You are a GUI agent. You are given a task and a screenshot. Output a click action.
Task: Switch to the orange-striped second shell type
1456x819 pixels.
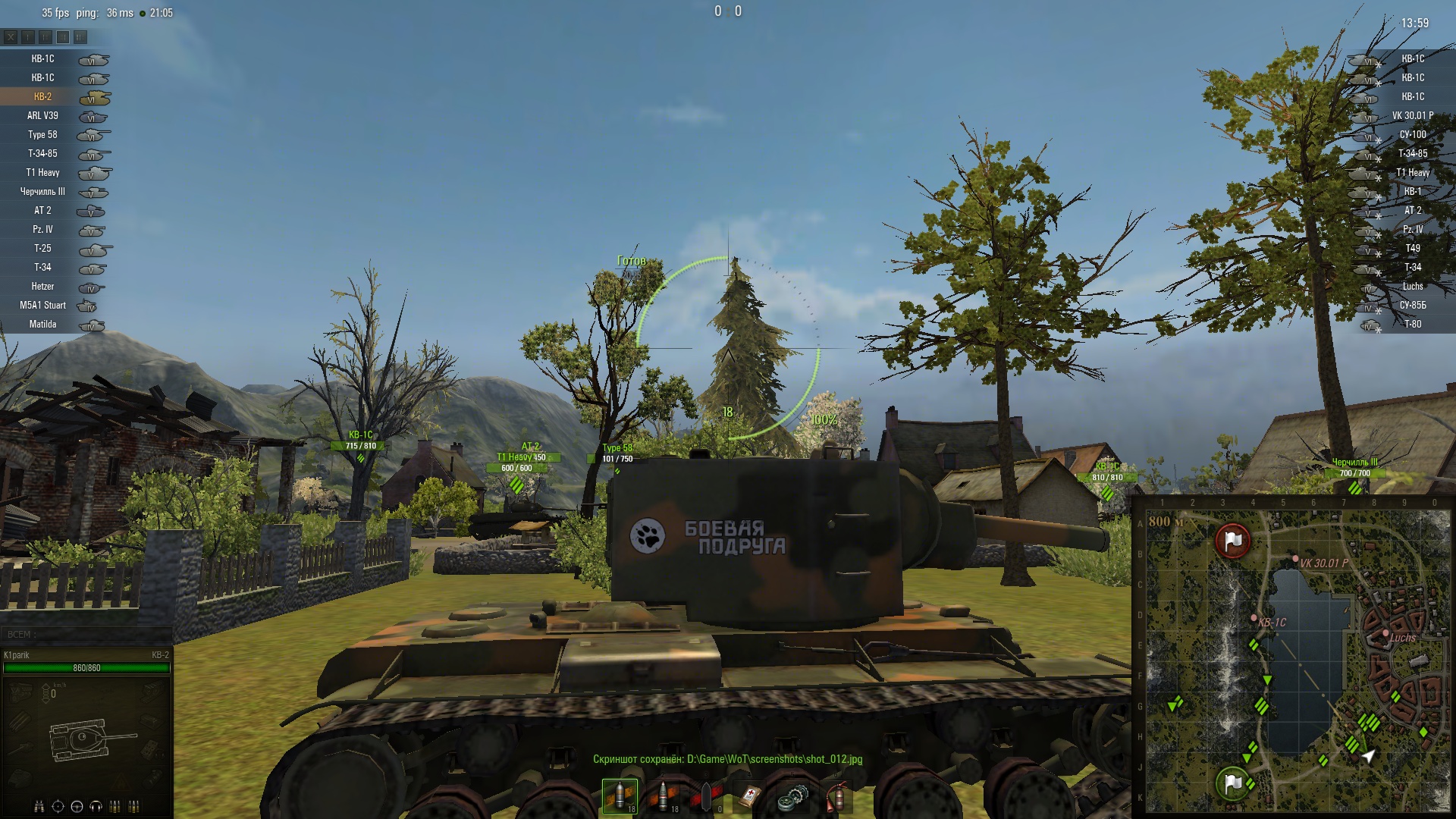coord(664,796)
